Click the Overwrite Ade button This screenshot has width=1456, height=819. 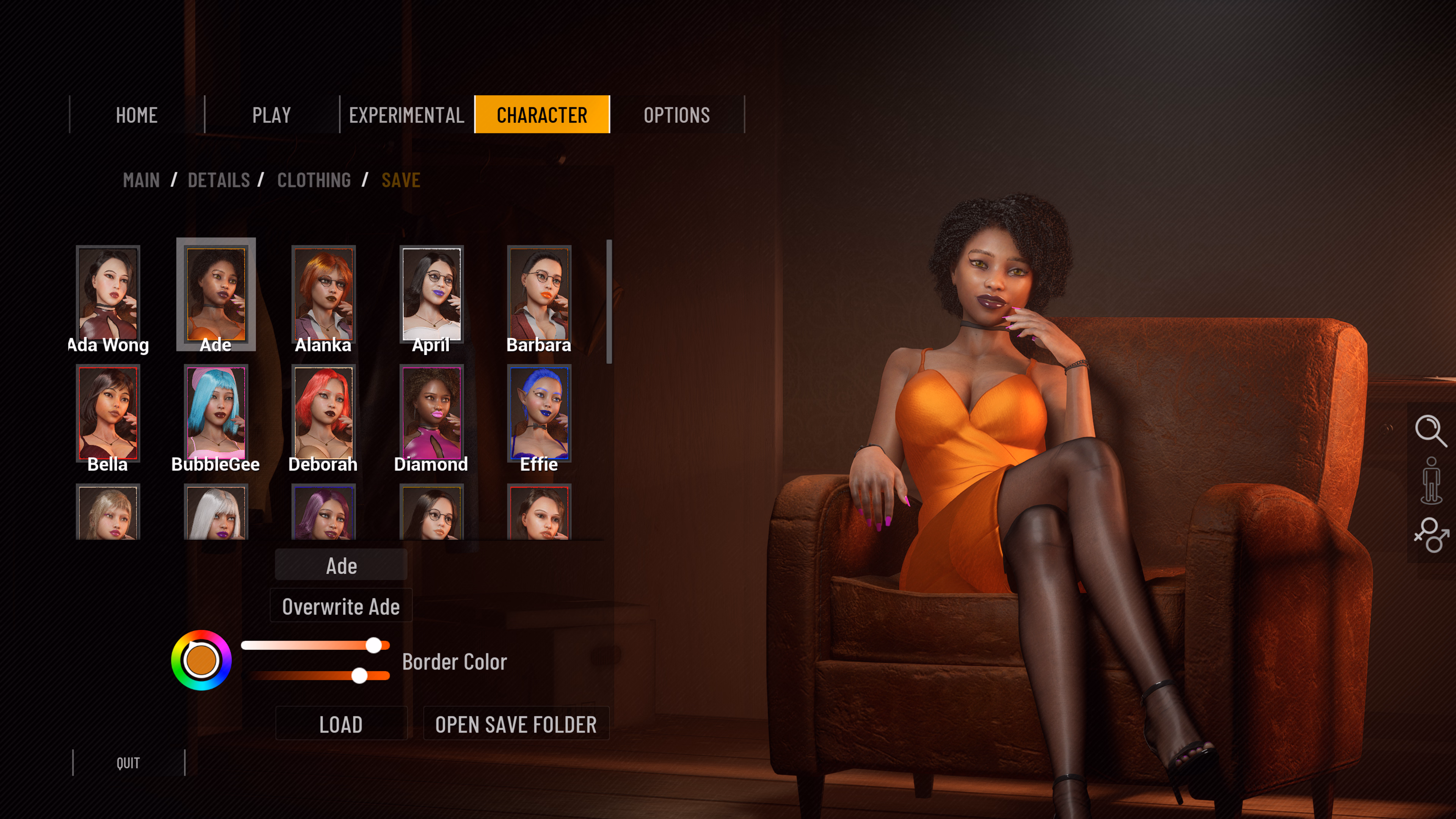[341, 606]
